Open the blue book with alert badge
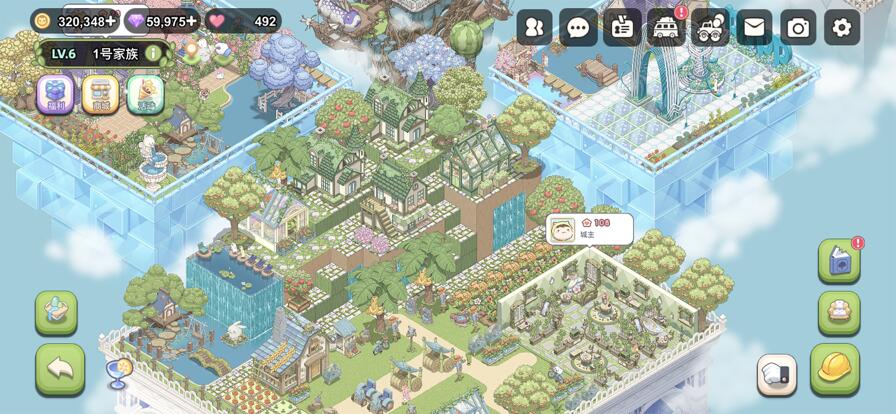896x414 pixels. tap(839, 261)
